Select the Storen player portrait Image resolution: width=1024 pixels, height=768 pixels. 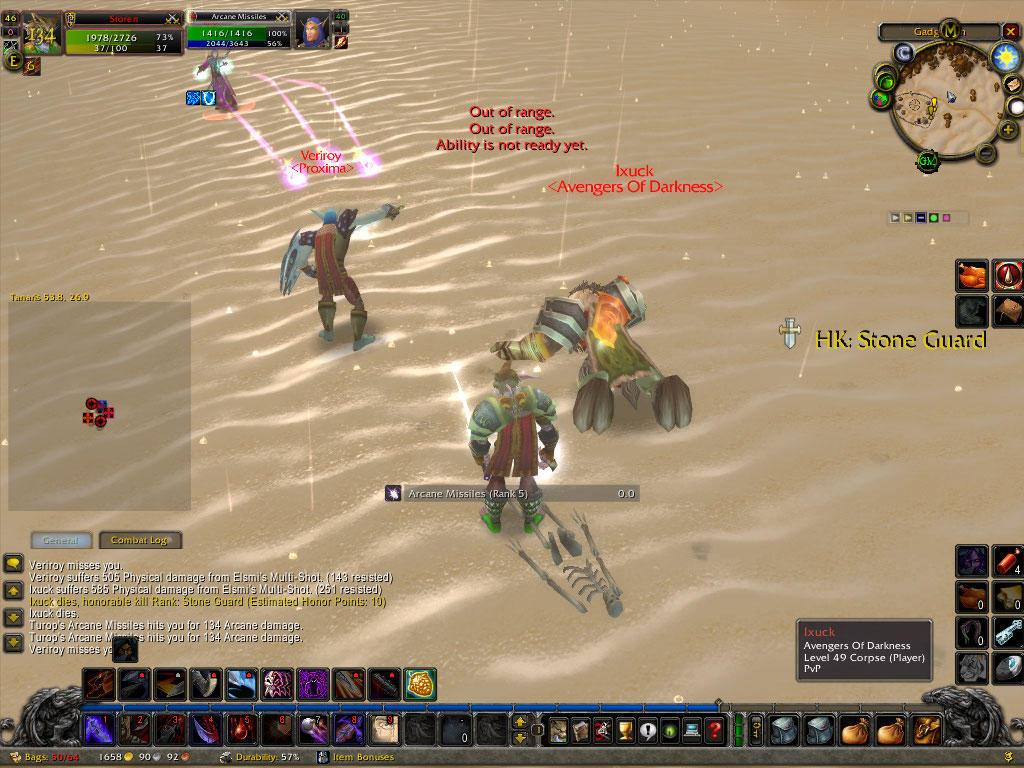point(42,32)
